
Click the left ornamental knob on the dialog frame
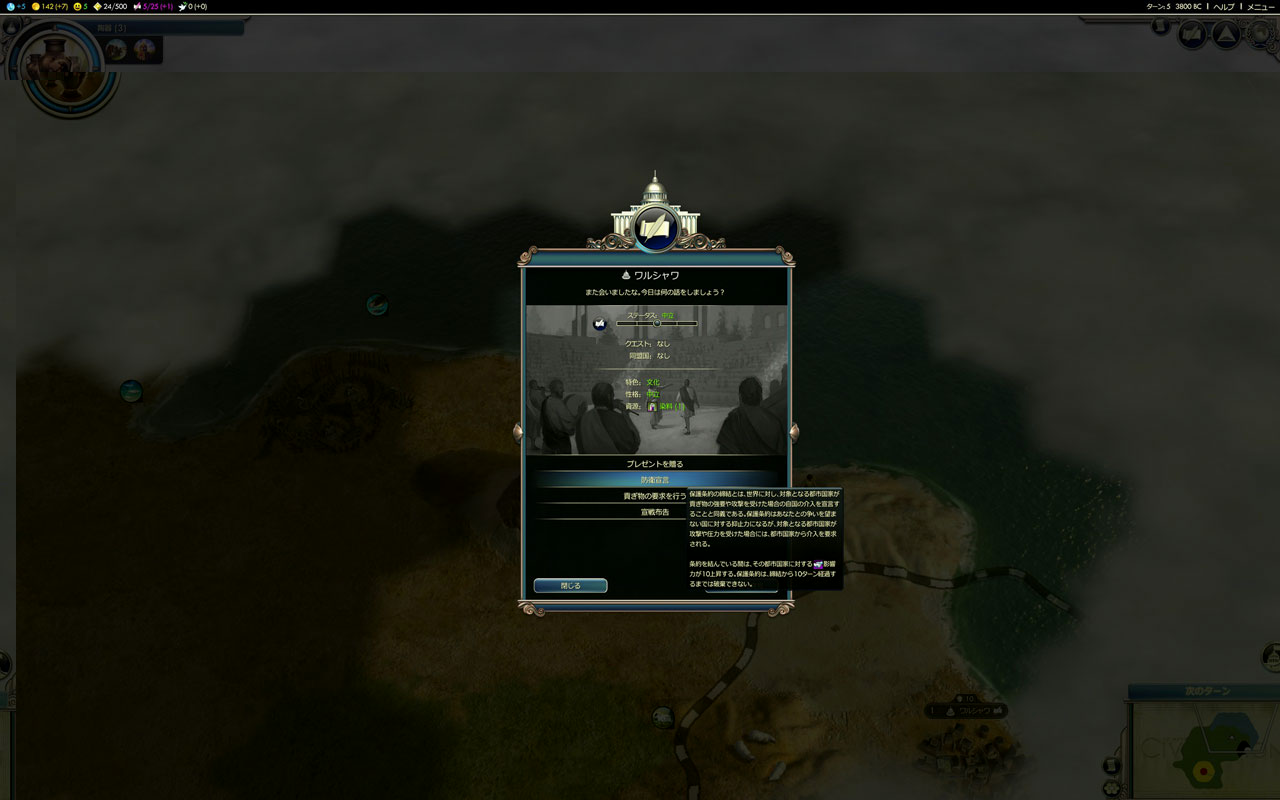point(518,432)
